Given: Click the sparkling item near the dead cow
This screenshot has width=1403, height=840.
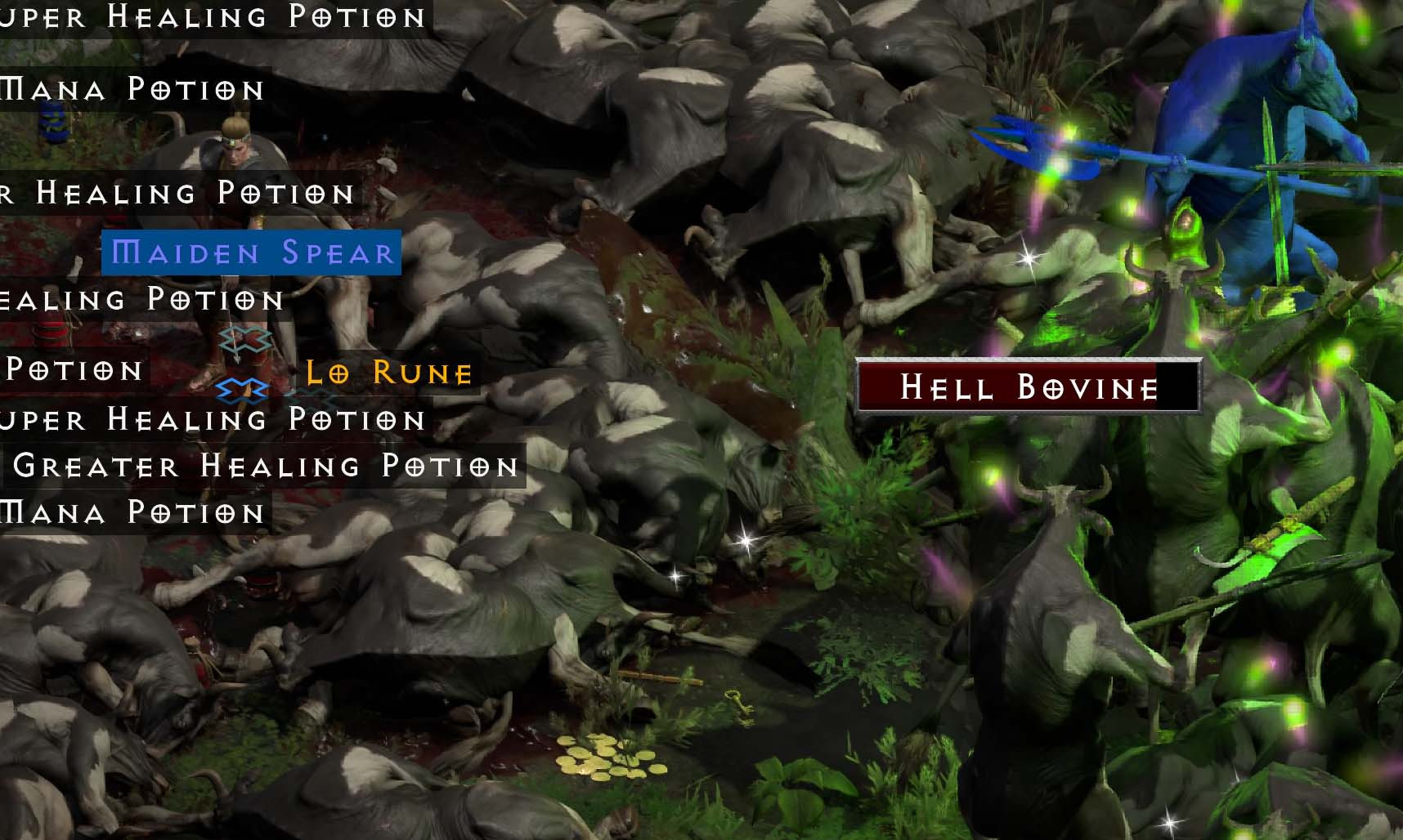Looking at the screenshot, I should (x=746, y=540).
